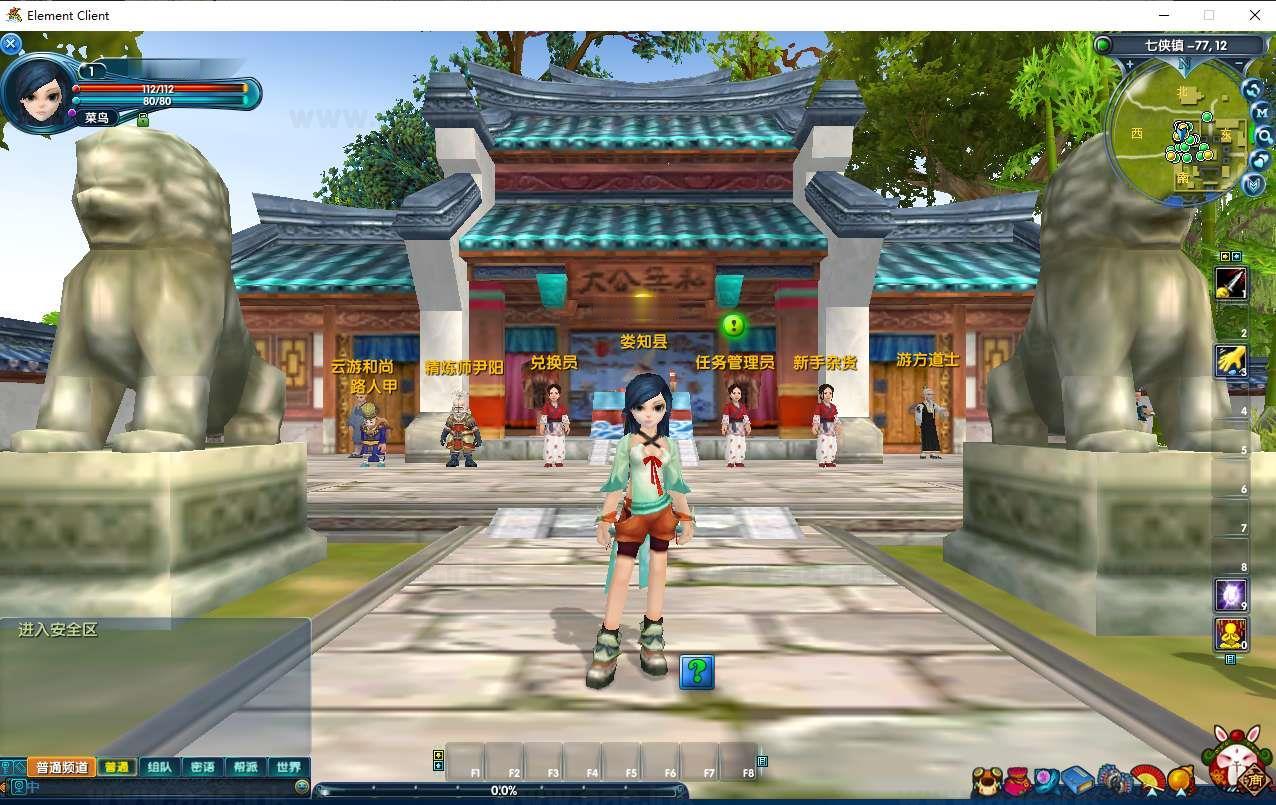Open the blue book icon in bottom menu
This screenshot has height=805, width=1276.
(1077, 780)
